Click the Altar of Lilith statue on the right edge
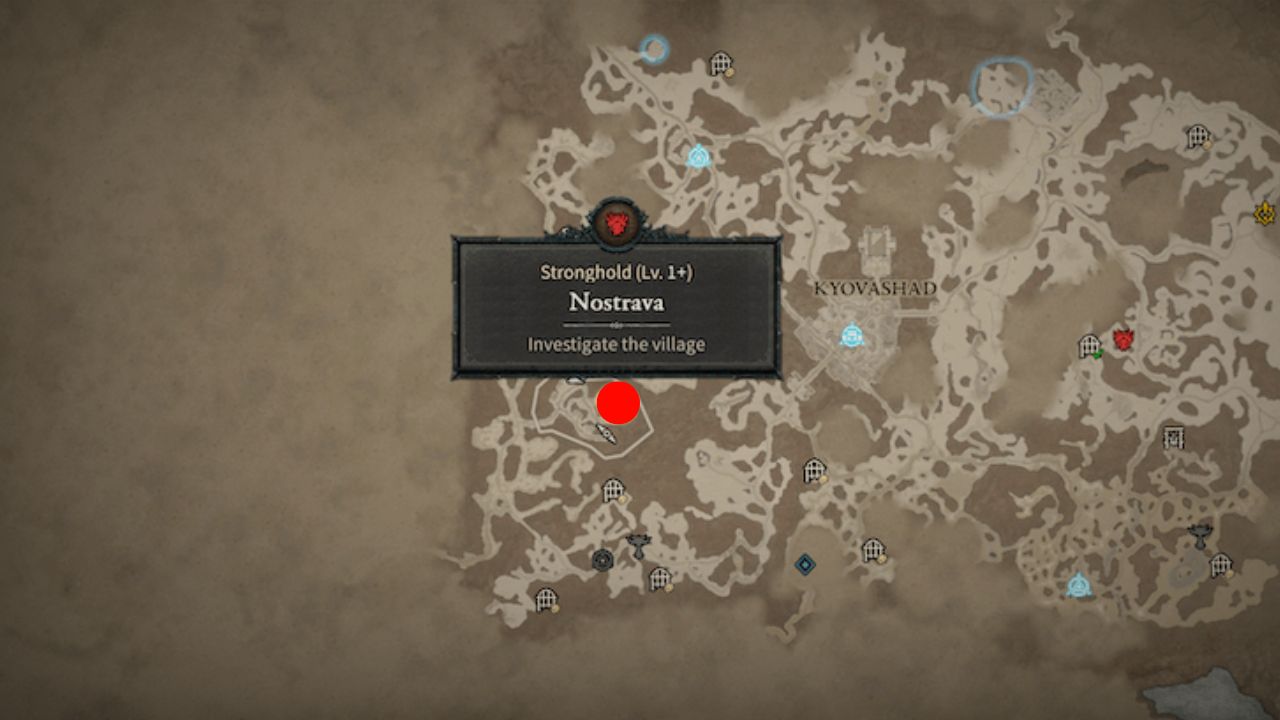 (x=1201, y=532)
